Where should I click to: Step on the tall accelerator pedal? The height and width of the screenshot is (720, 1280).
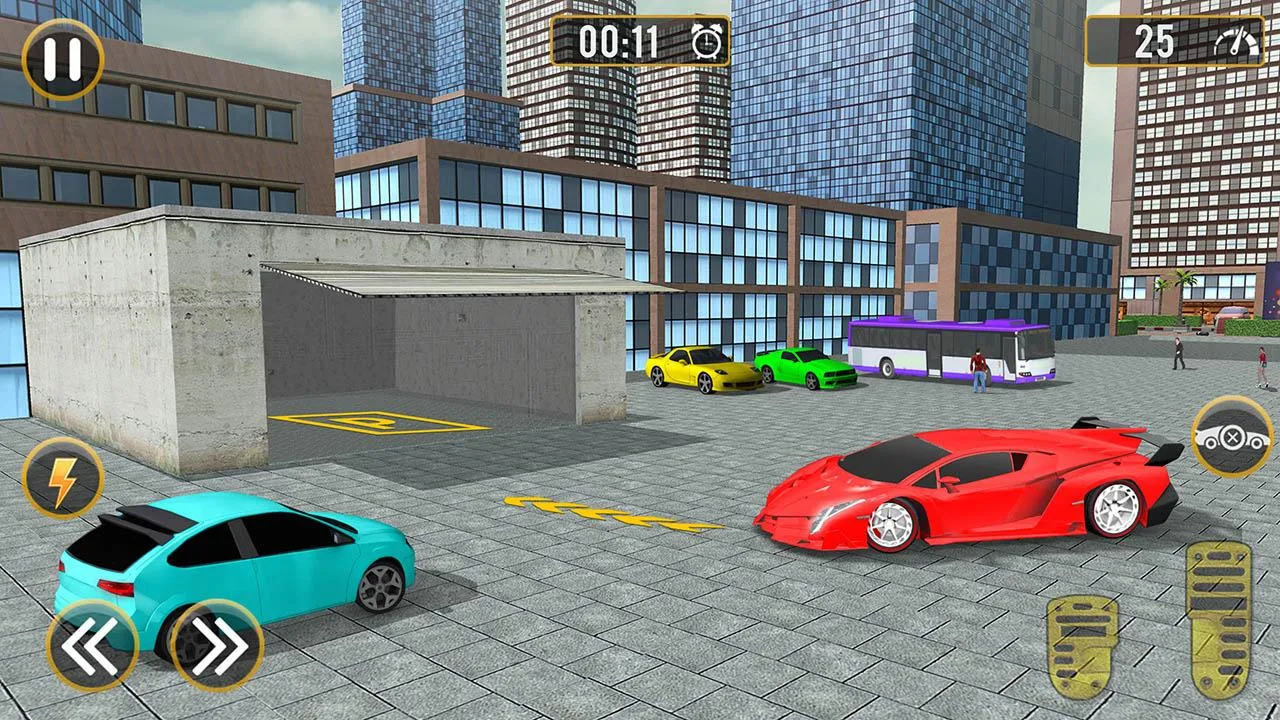point(1218,618)
